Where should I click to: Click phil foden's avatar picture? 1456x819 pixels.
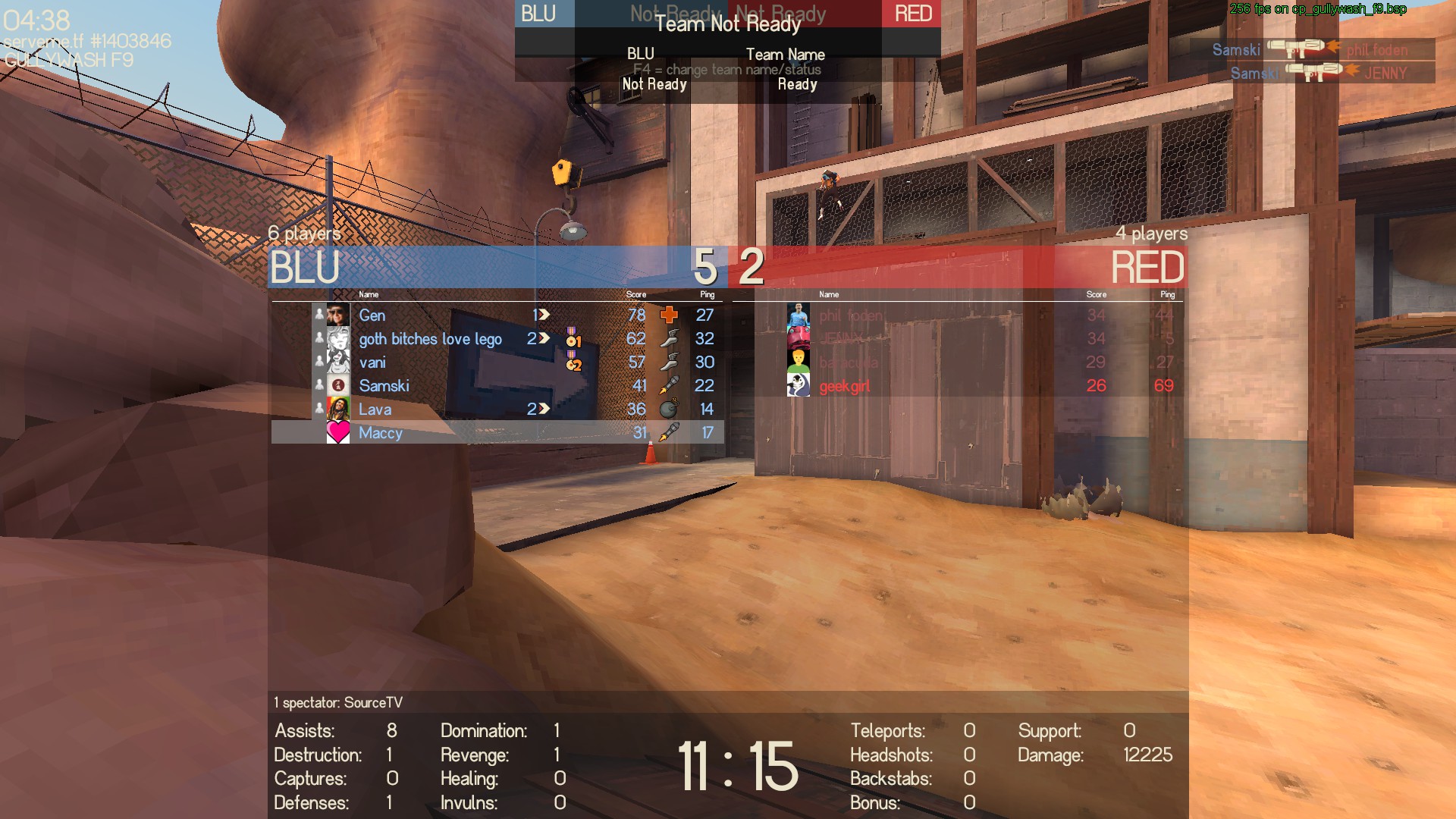coord(799,315)
